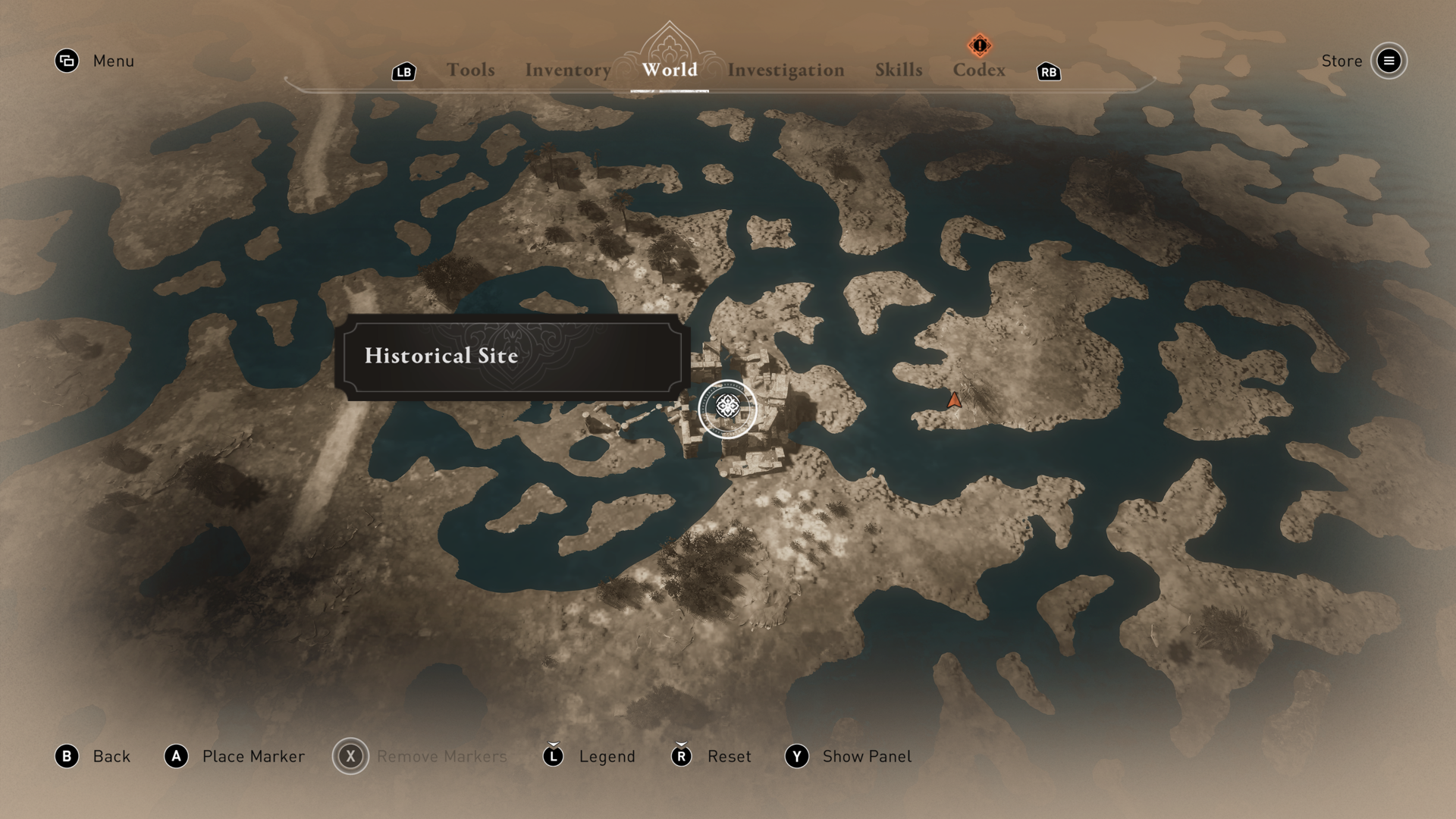Open the Investigation section
This screenshot has width=1456, height=819.
coord(786,70)
